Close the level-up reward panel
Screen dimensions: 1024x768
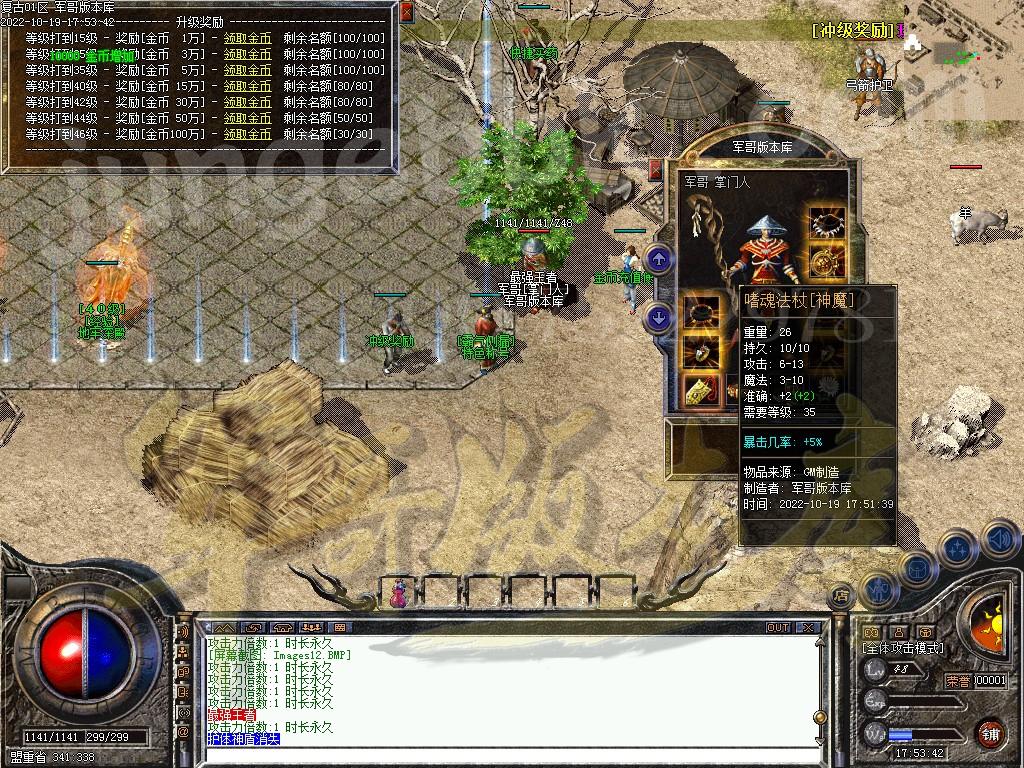pos(406,12)
